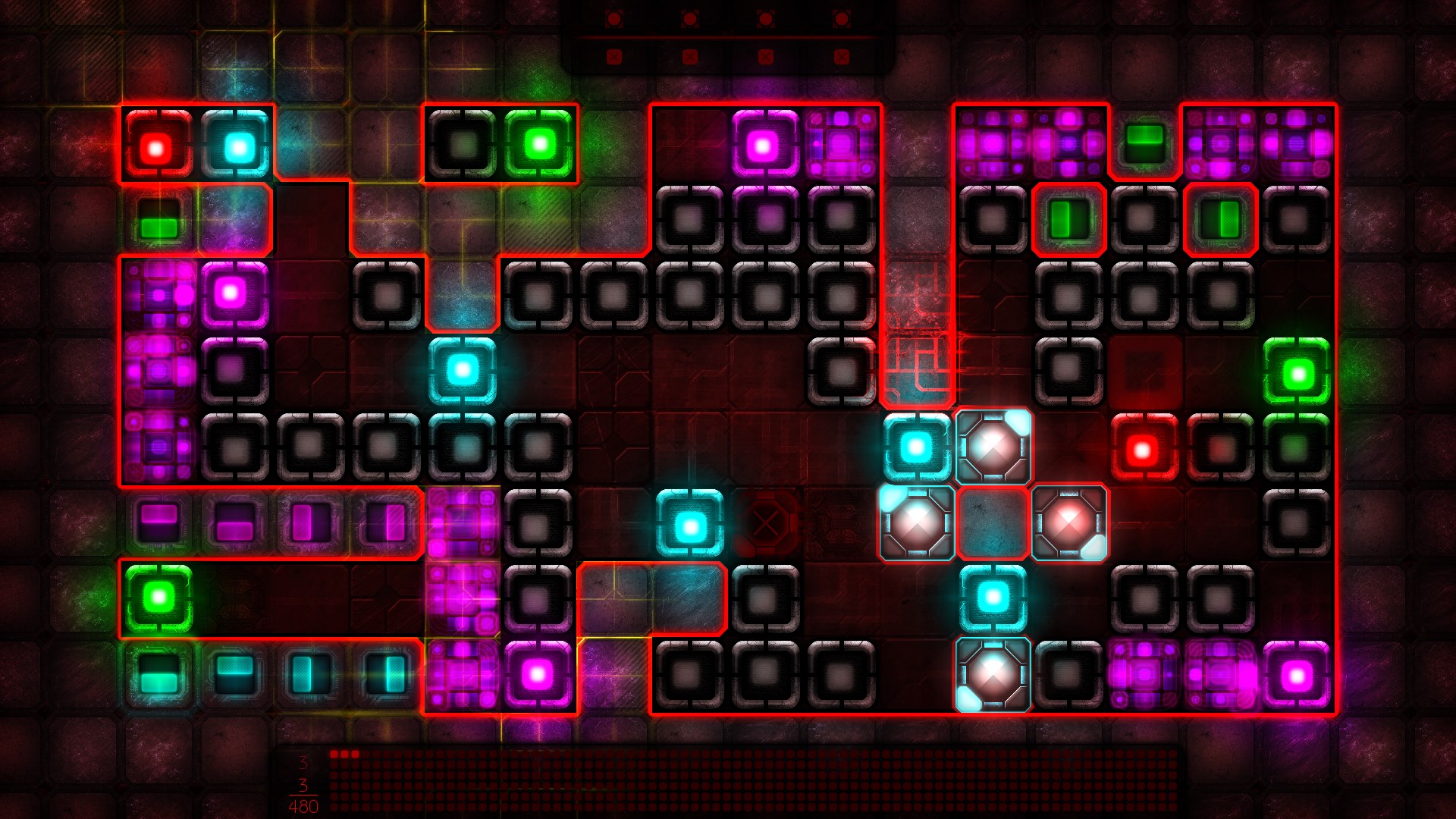This screenshot has height=819, width=1456.
Task: Tap the lone green tile beside the red orb
Action: tap(159, 221)
